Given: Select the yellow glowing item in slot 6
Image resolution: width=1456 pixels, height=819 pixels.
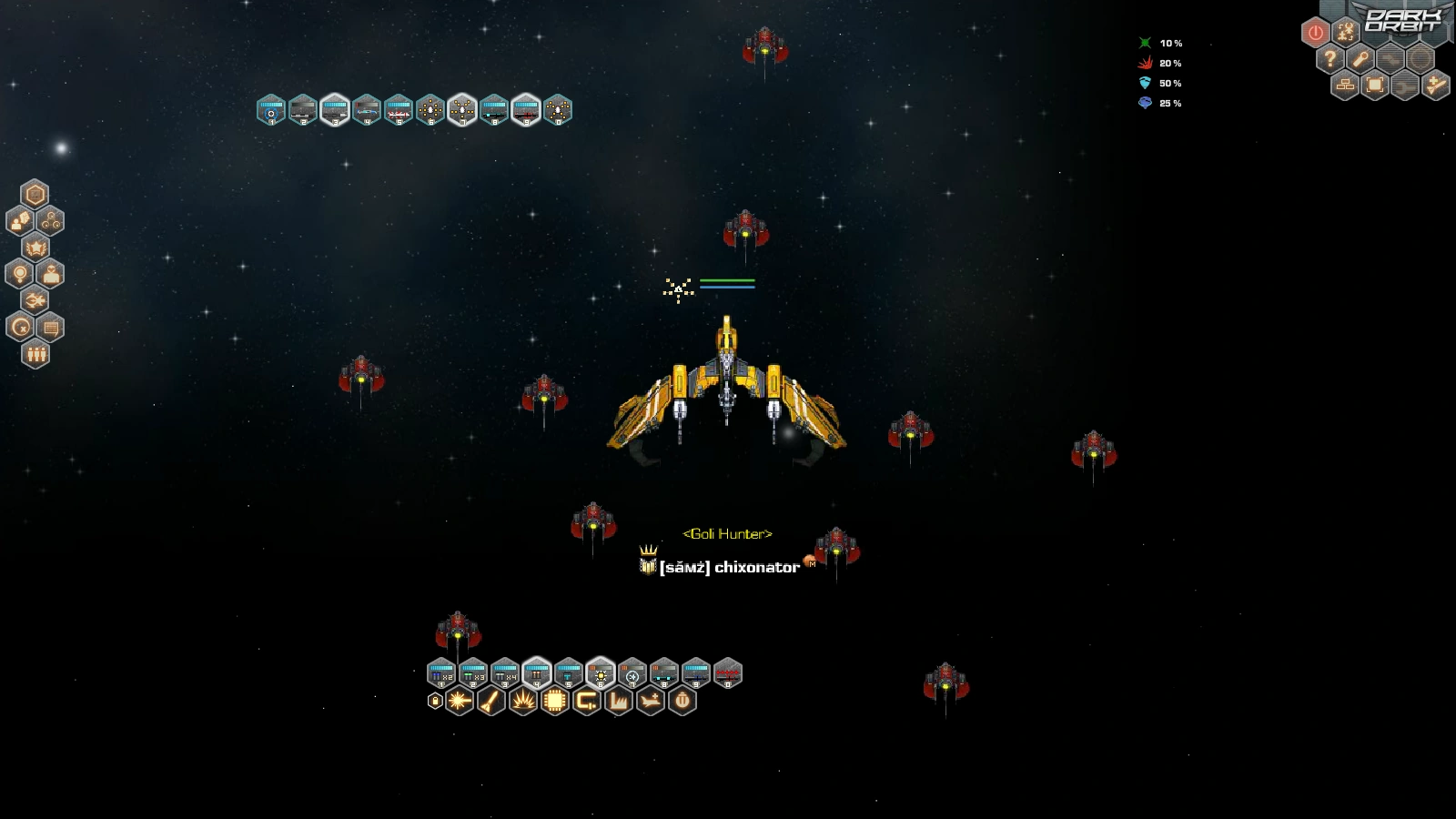Looking at the screenshot, I should pyautogui.click(x=601, y=673).
